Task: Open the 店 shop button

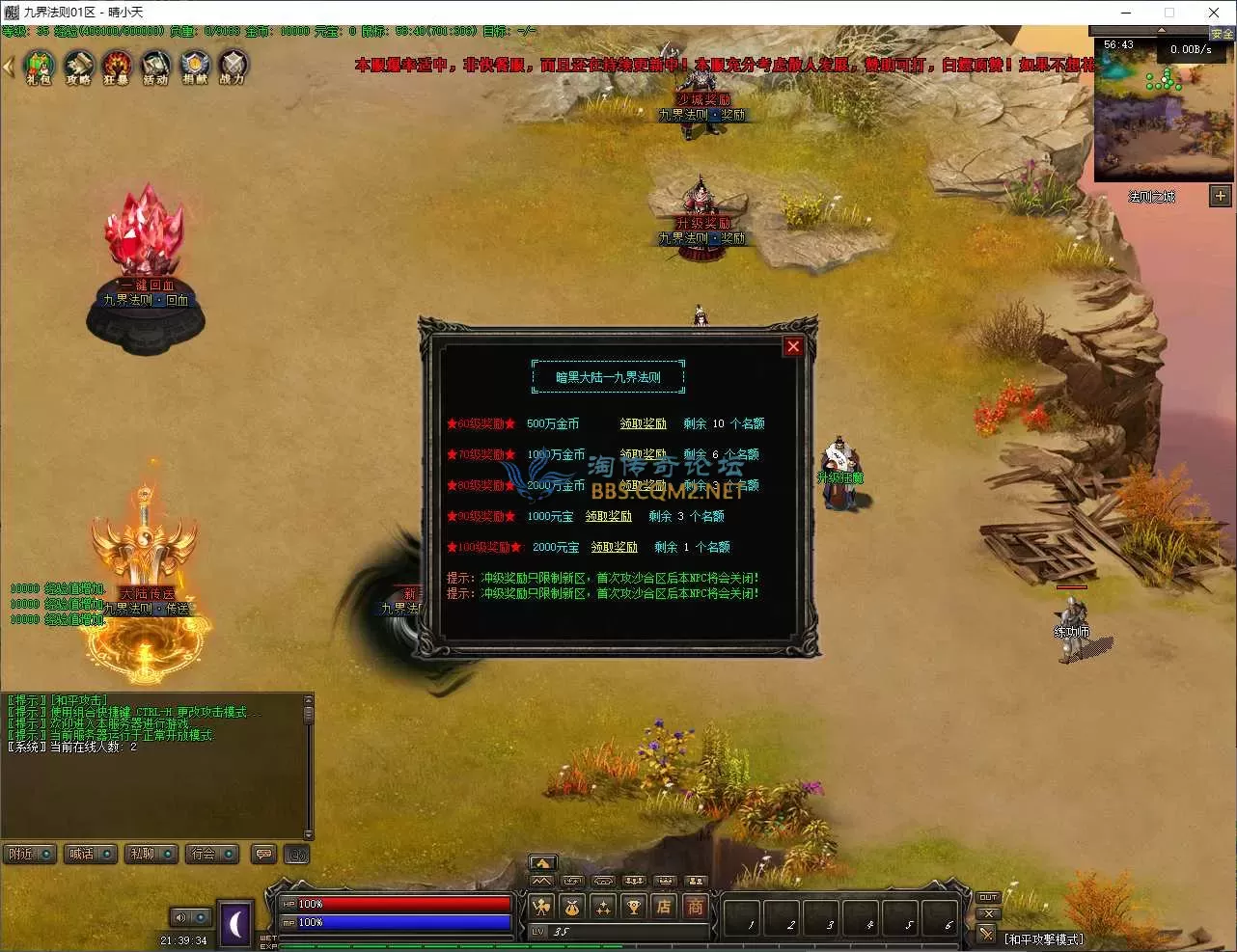Action: [x=664, y=906]
